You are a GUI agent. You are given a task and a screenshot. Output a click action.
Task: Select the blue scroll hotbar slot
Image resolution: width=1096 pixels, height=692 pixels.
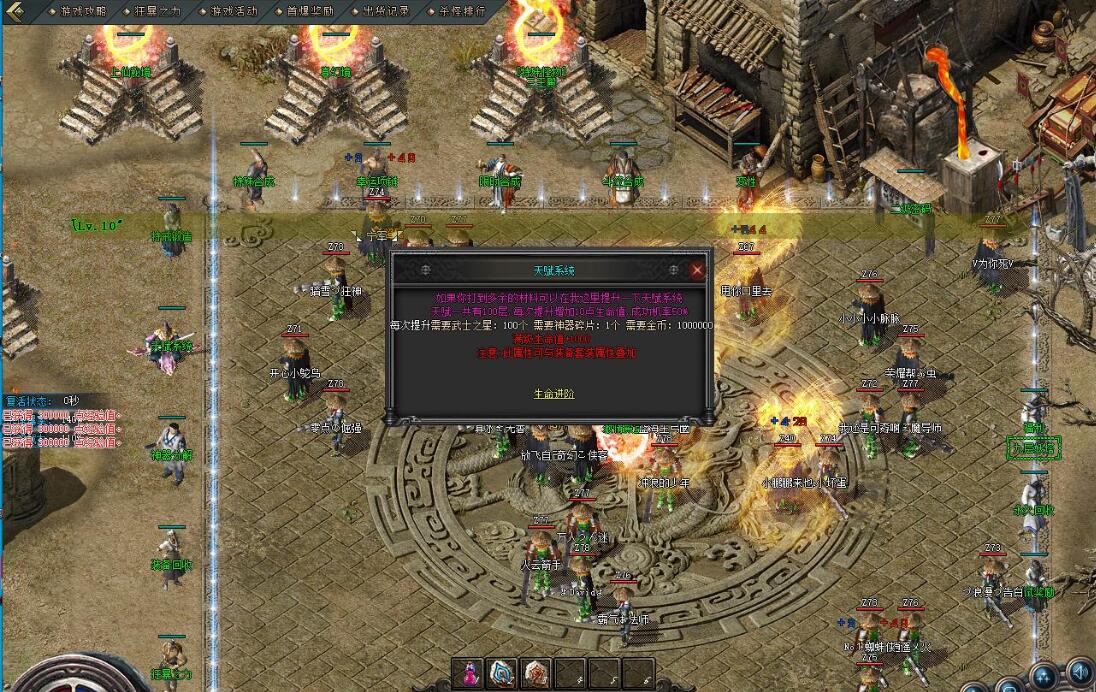(x=502, y=673)
